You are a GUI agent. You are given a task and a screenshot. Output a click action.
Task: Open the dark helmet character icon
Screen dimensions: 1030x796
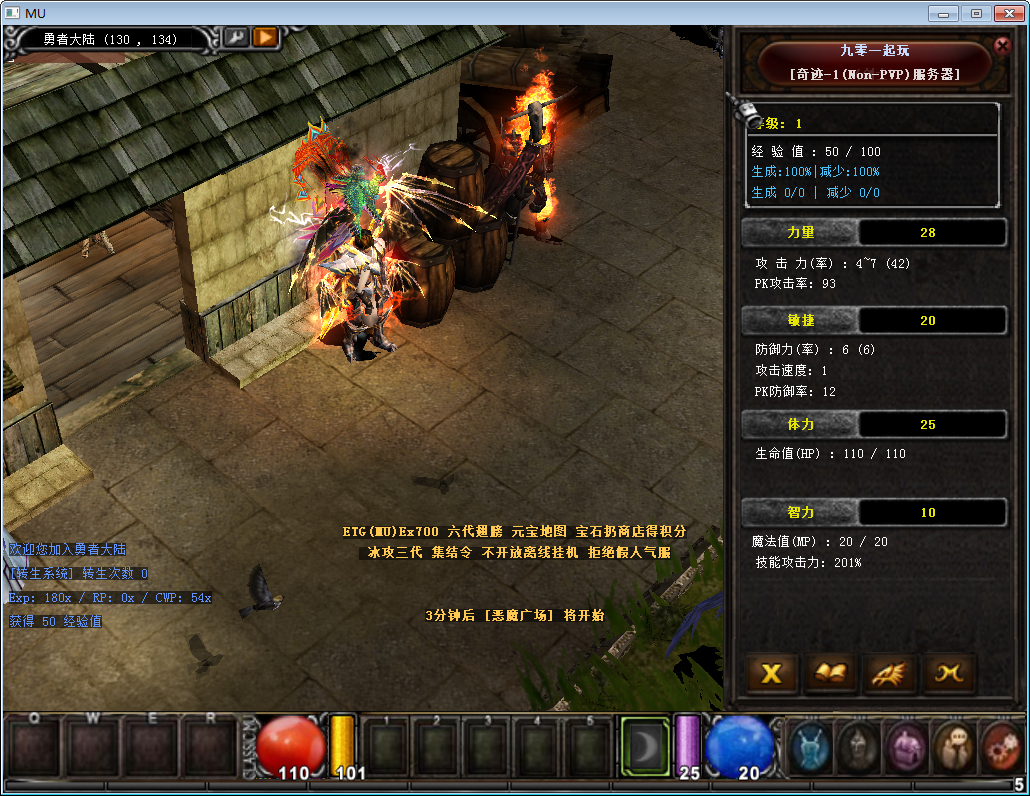pos(859,746)
